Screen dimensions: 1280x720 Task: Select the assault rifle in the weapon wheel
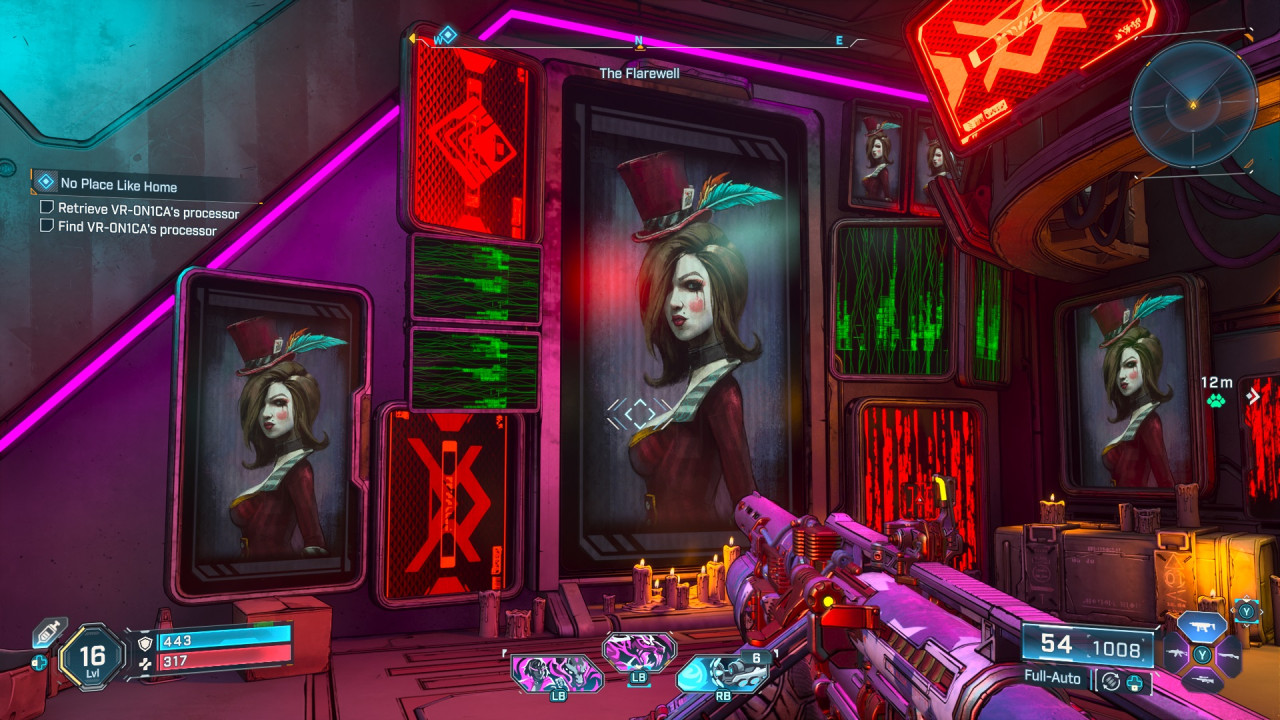(x=1176, y=652)
